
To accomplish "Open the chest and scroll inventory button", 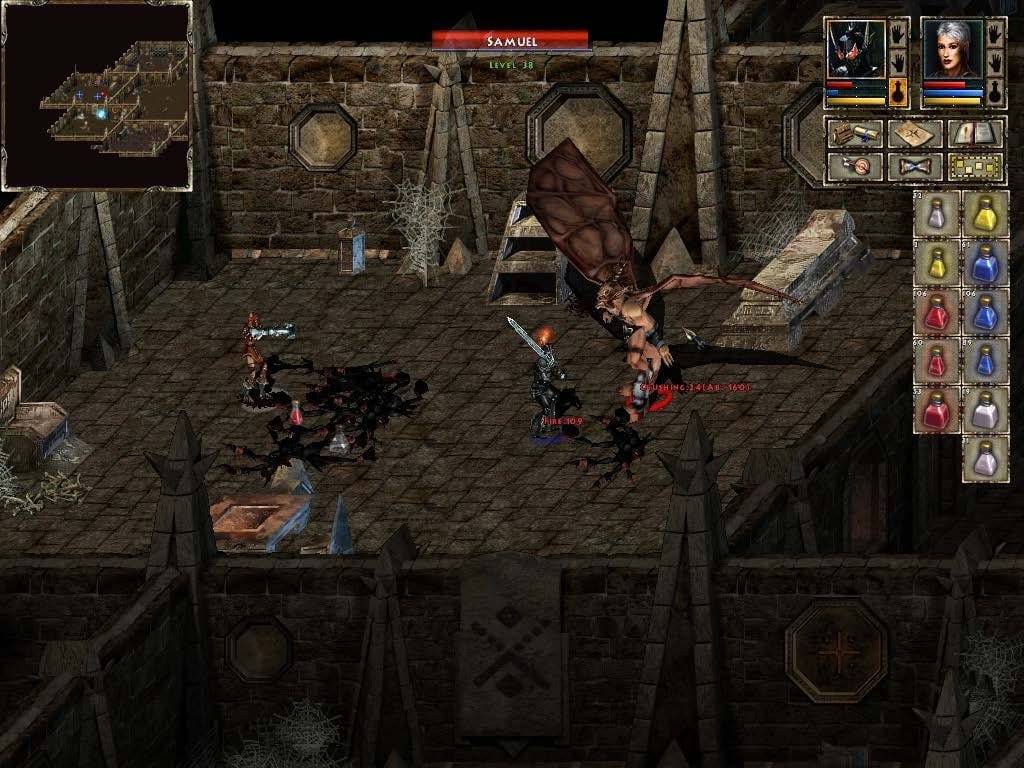I will click(854, 134).
